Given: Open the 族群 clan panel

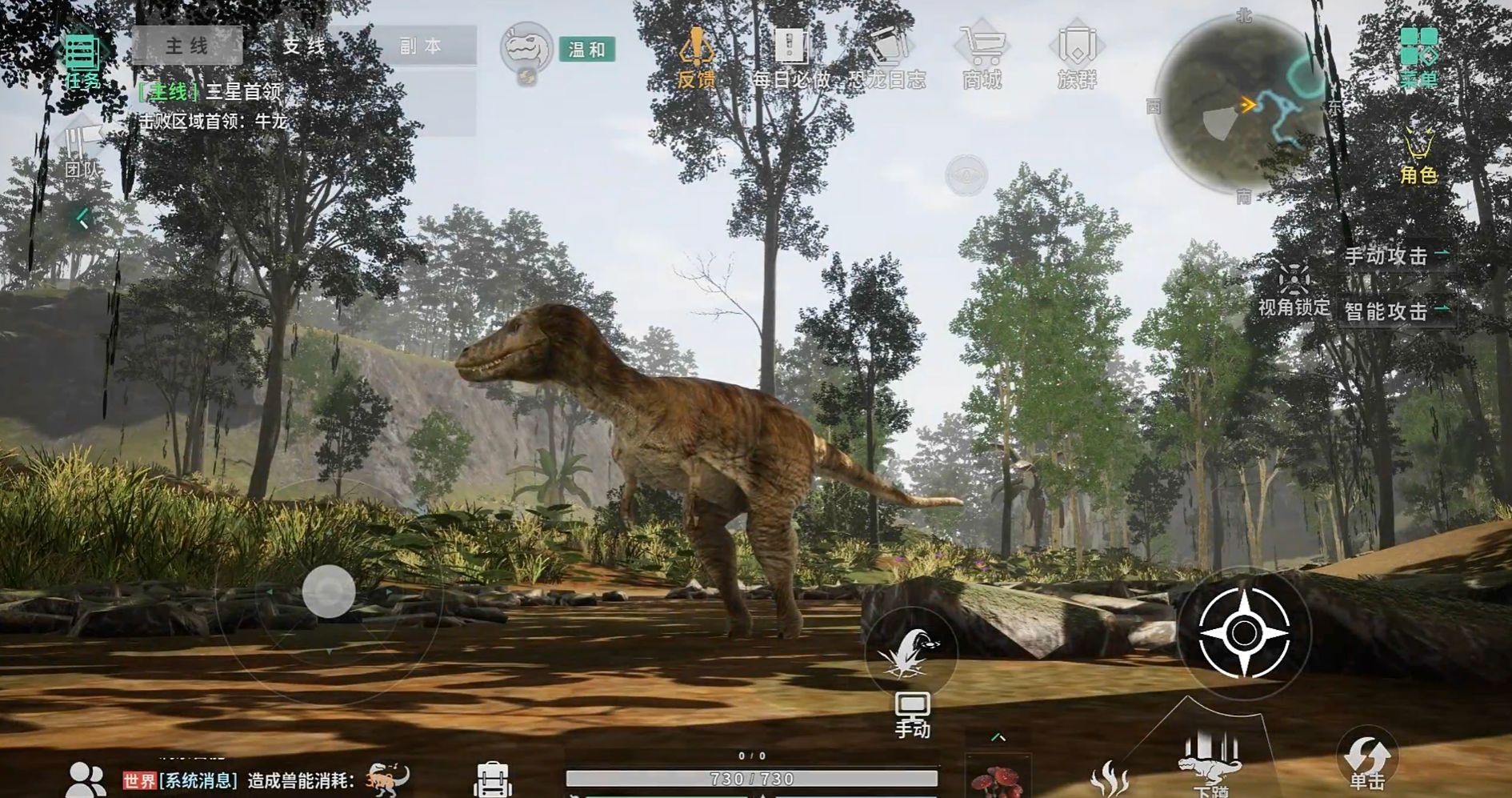Looking at the screenshot, I should tap(1077, 56).
